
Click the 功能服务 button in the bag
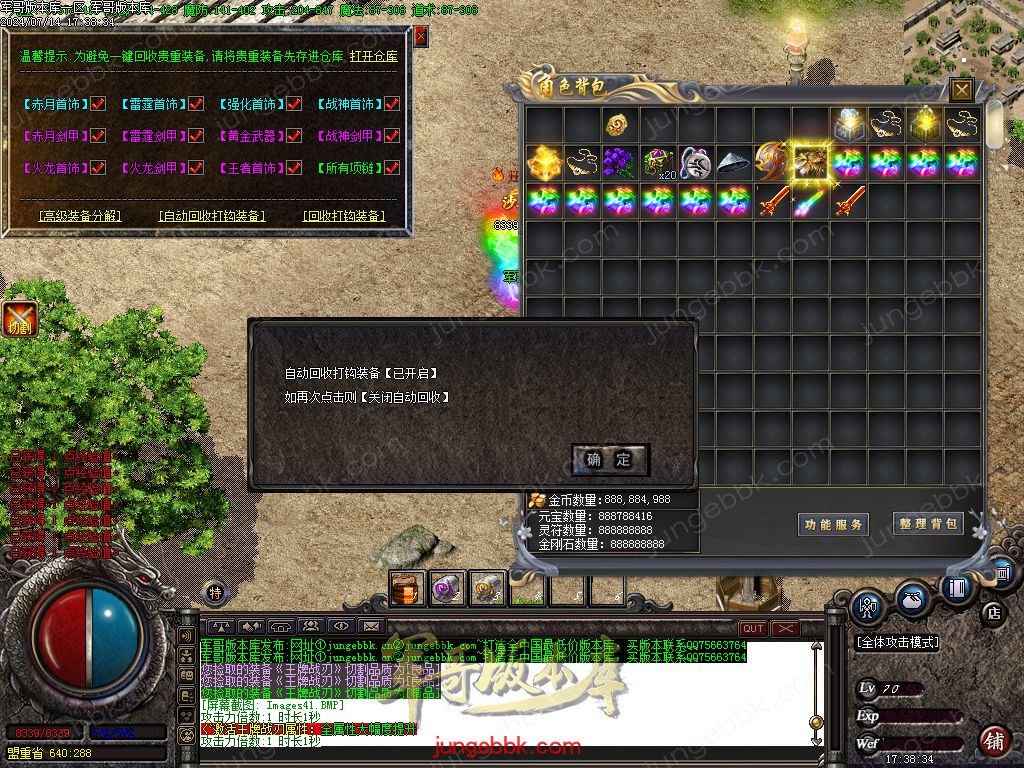tap(833, 524)
